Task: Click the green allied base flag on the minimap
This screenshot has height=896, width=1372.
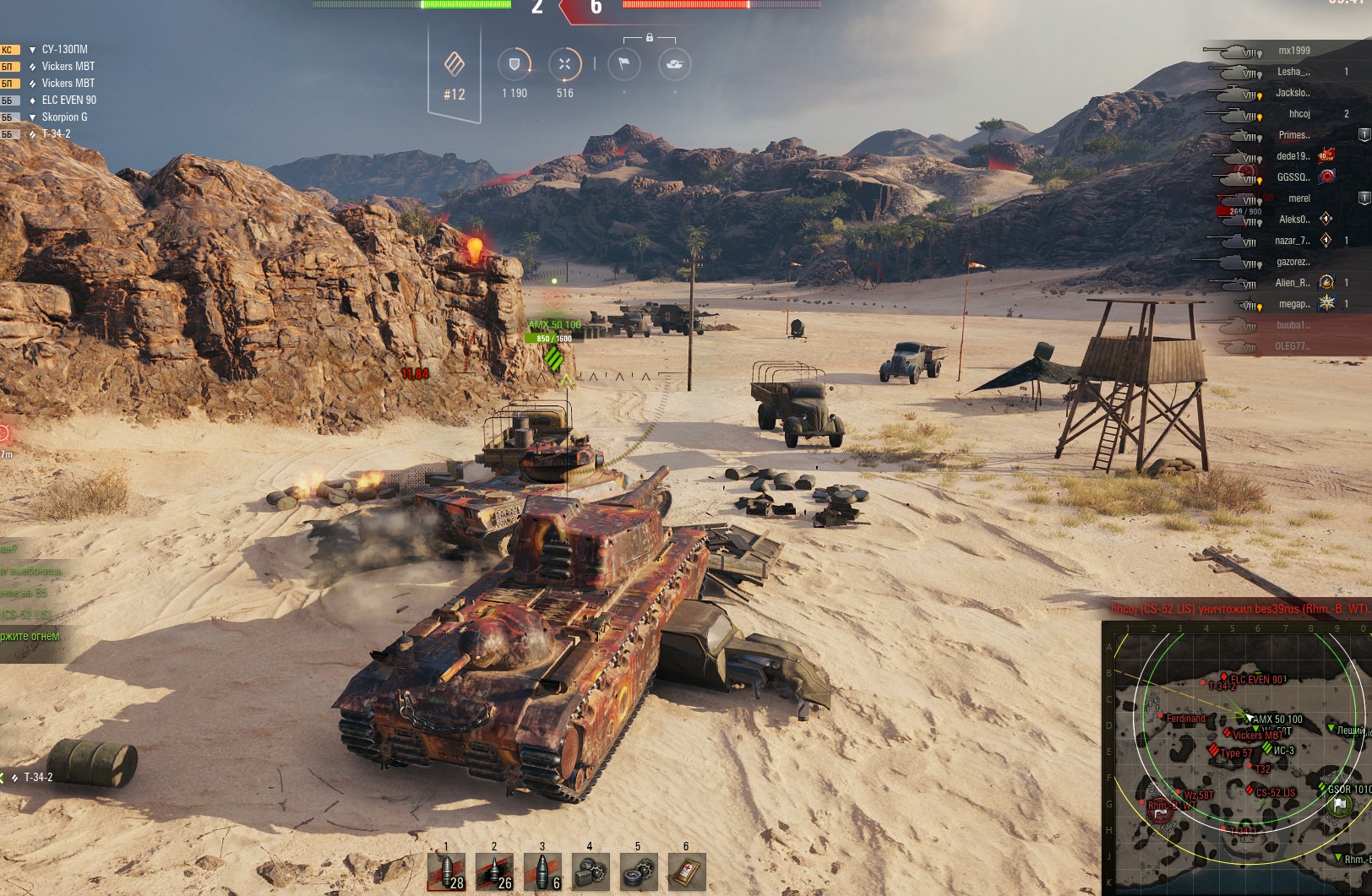Action: [x=1339, y=805]
